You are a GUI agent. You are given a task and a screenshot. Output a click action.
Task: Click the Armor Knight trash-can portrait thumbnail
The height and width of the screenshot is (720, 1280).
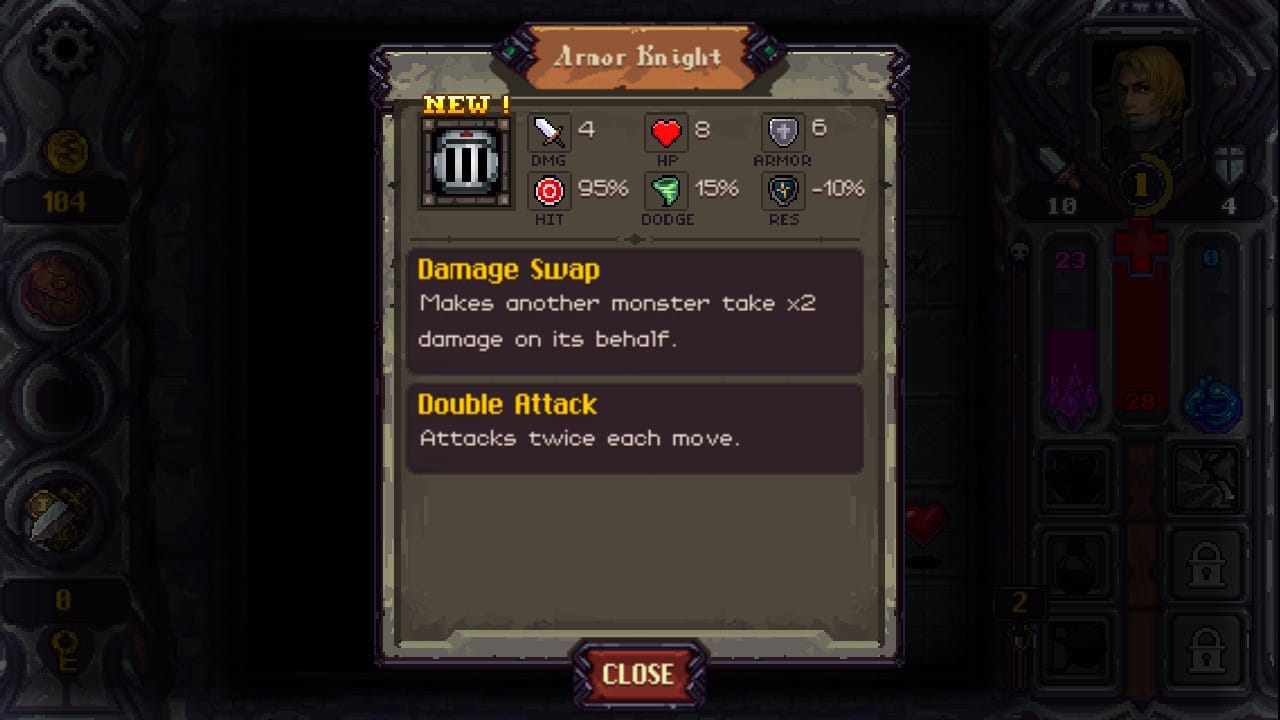click(464, 160)
